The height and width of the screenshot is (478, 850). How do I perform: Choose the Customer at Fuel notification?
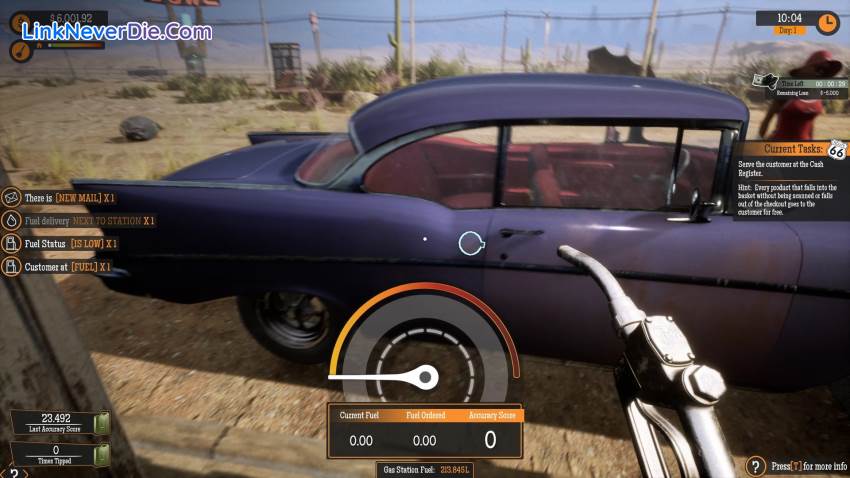[x=58, y=267]
